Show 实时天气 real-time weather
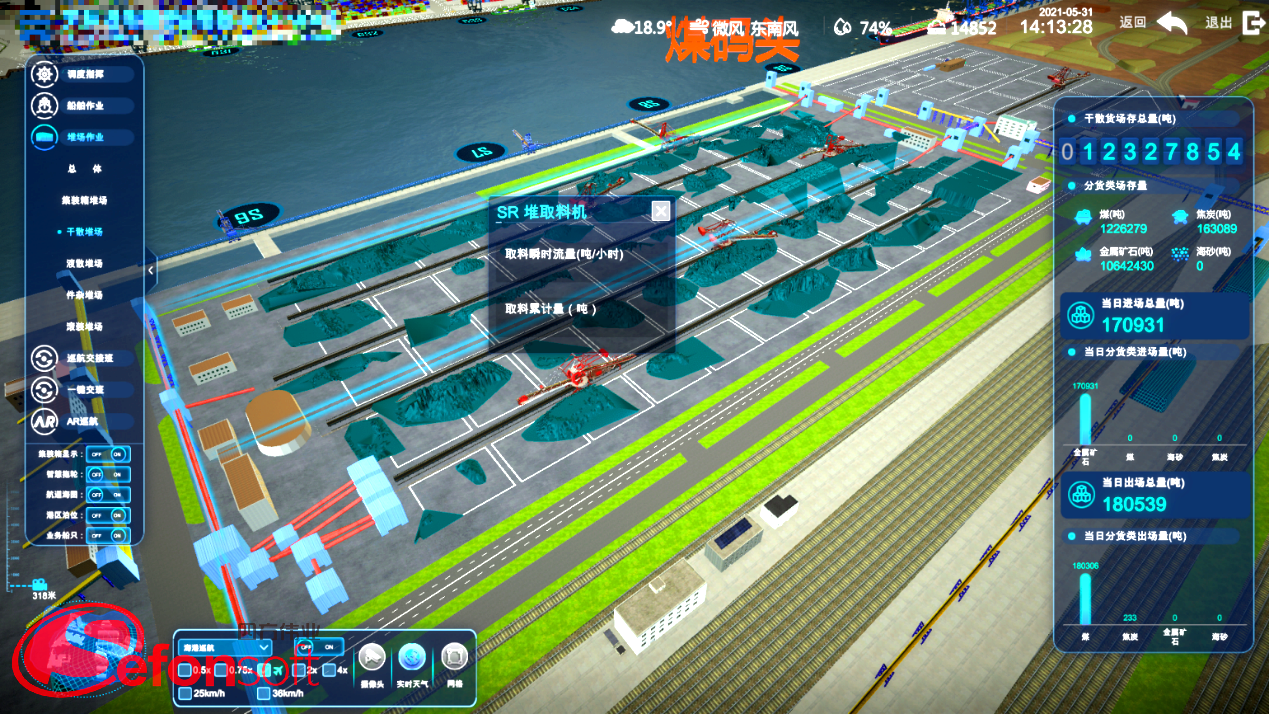This screenshot has height=714, width=1269. coord(412,658)
